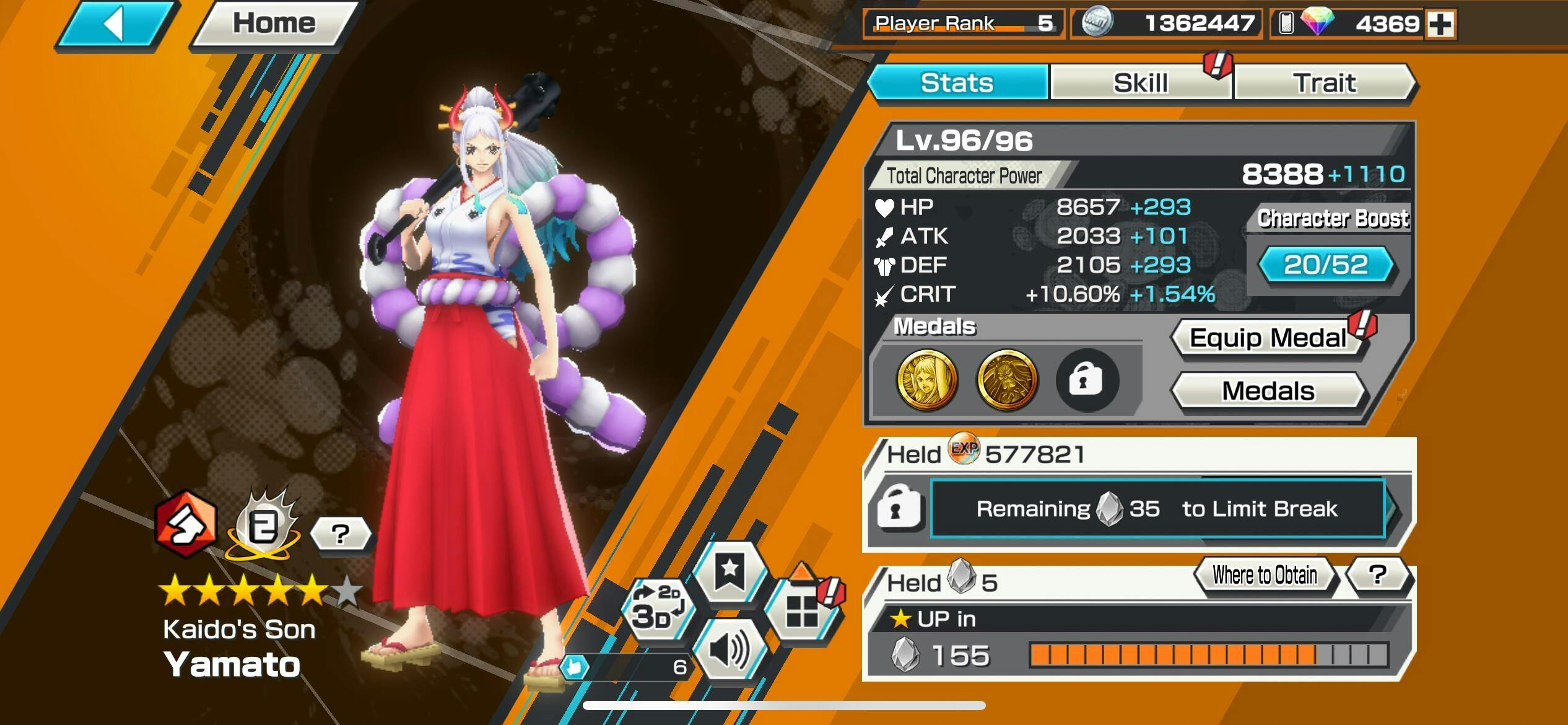Select the Yamato gold medal slot
Viewport: 1568px width, 725px height.
[926, 380]
